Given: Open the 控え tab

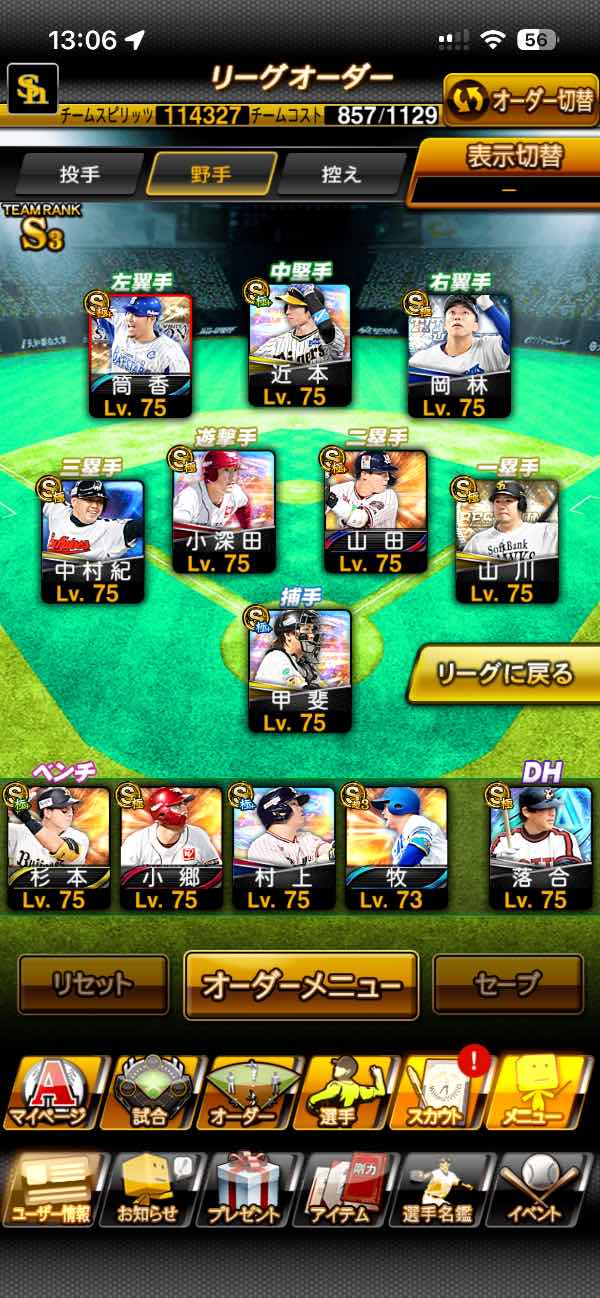Looking at the screenshot, I should coord(340,174).
